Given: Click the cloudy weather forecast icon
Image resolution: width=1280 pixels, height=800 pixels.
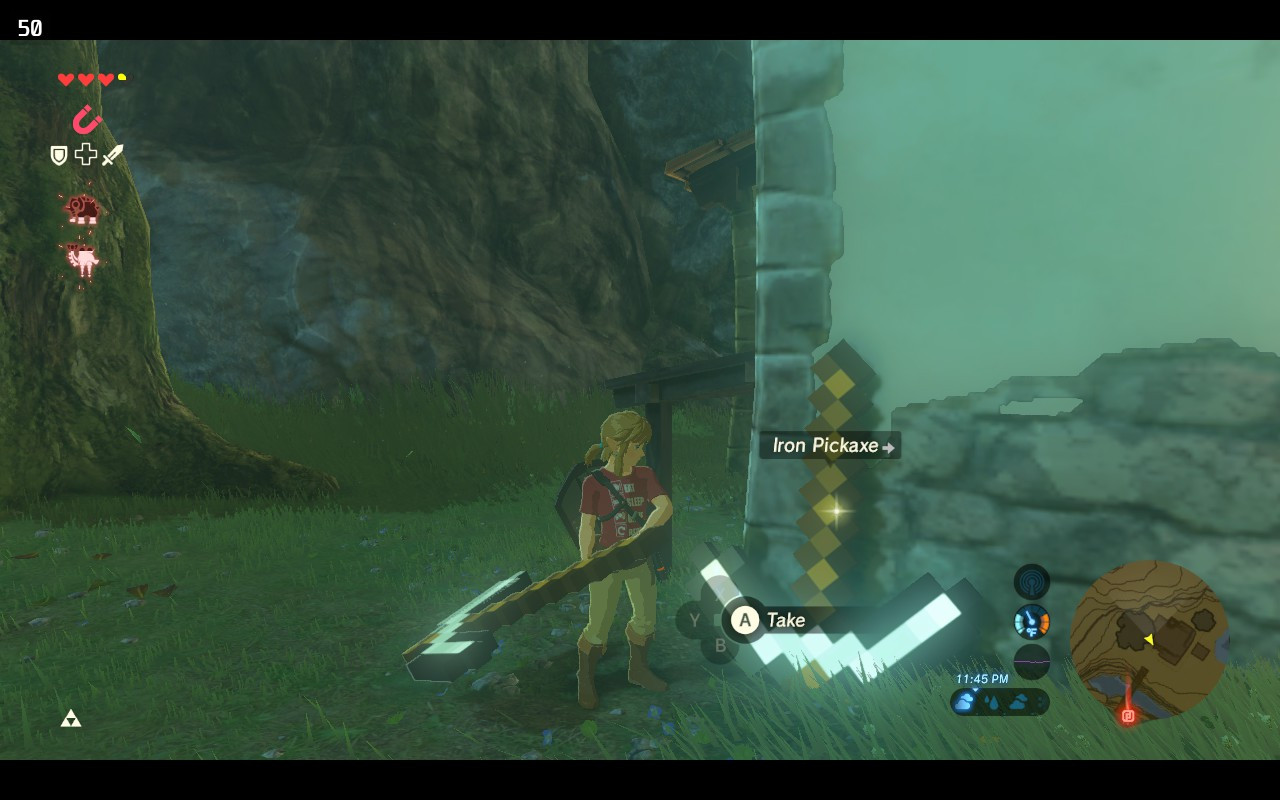Looking at the screenshot, I should tap(963, 703).
